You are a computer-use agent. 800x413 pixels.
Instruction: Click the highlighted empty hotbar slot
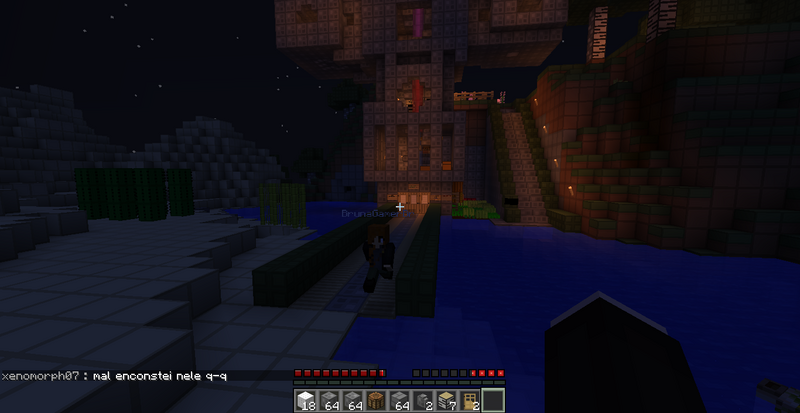coord(493,401)
